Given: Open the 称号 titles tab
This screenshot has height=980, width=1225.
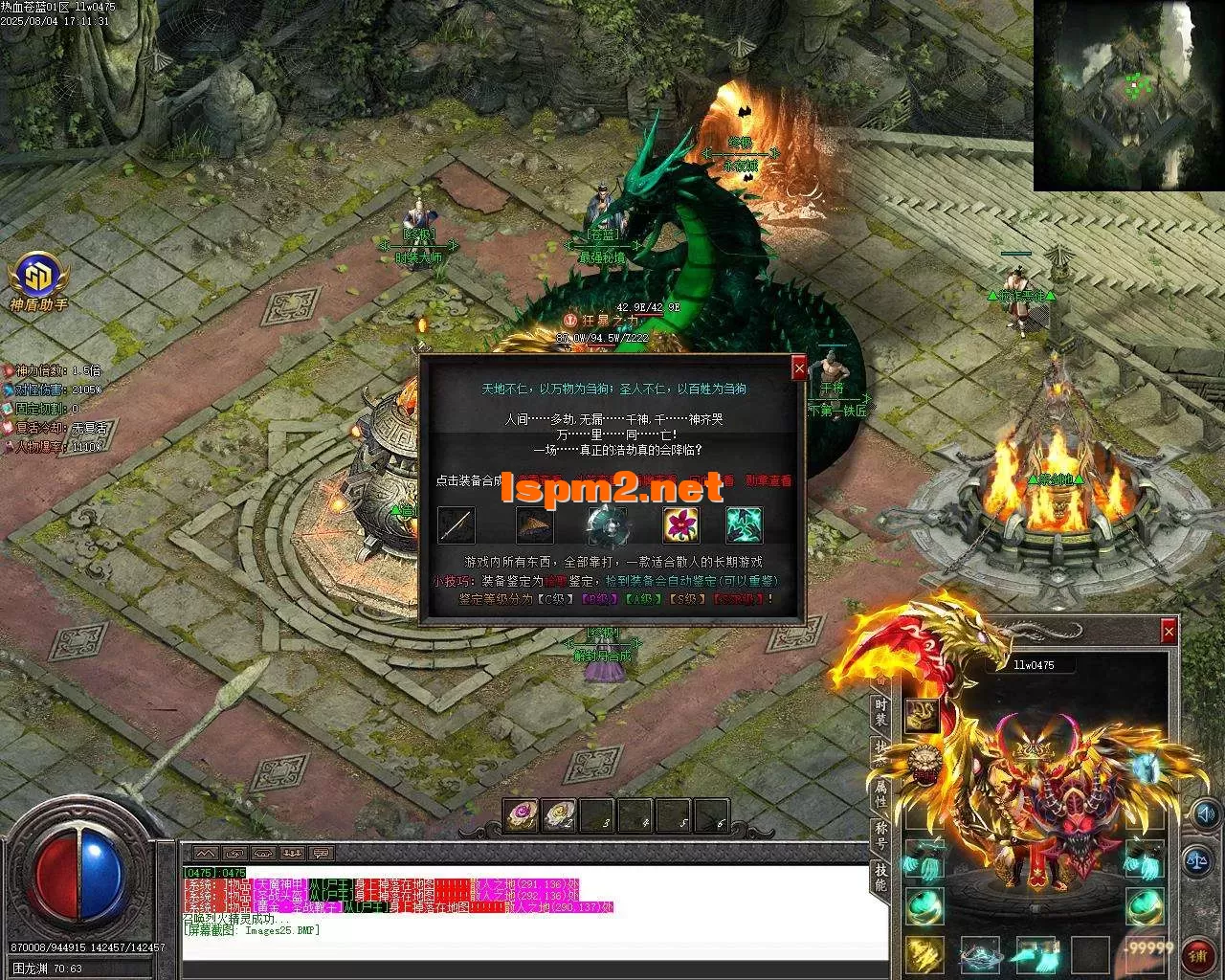Looking at the screenshot, I should [x=880, y=834].
